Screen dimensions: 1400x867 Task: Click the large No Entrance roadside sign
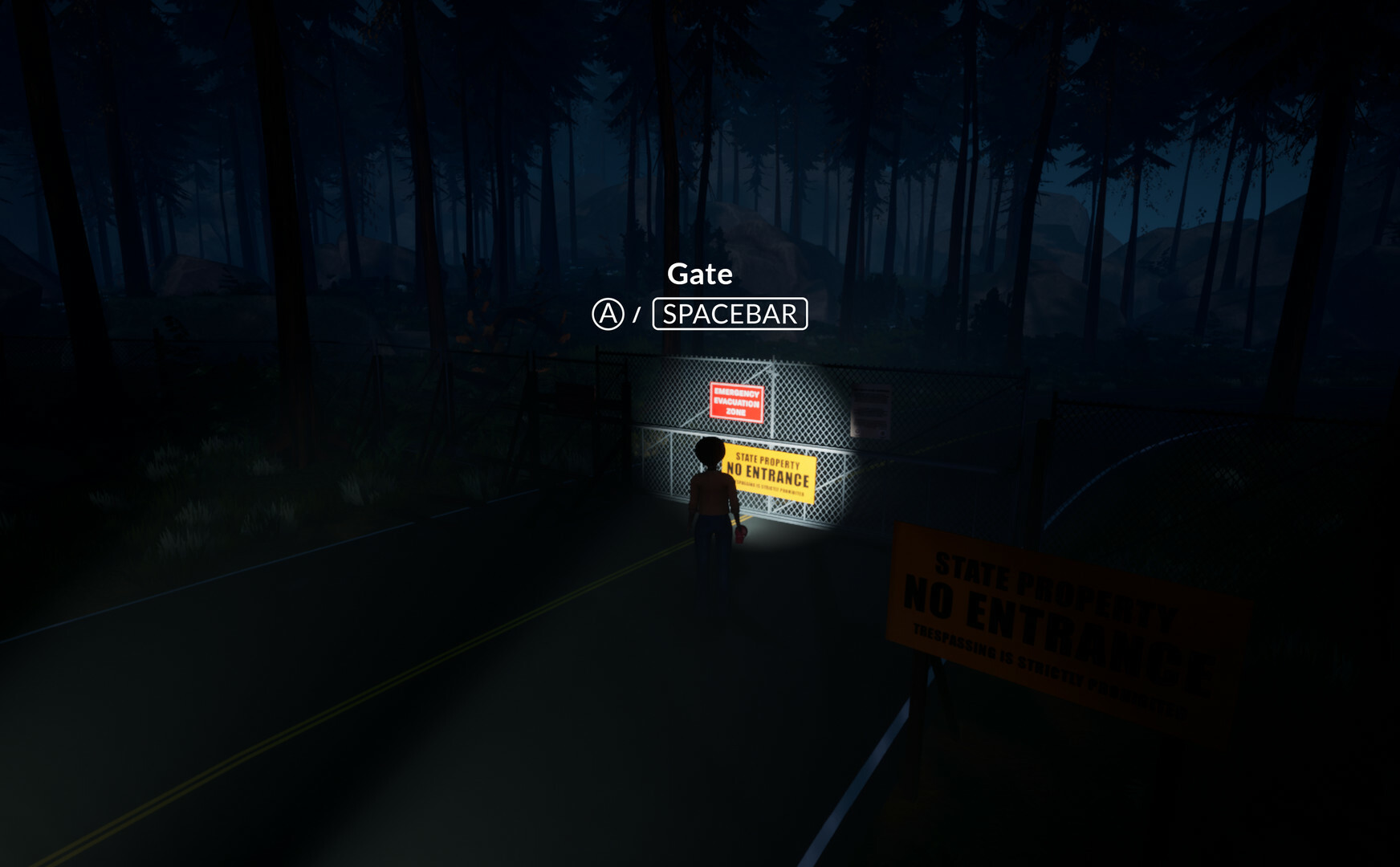click(x=1044, y=610)
